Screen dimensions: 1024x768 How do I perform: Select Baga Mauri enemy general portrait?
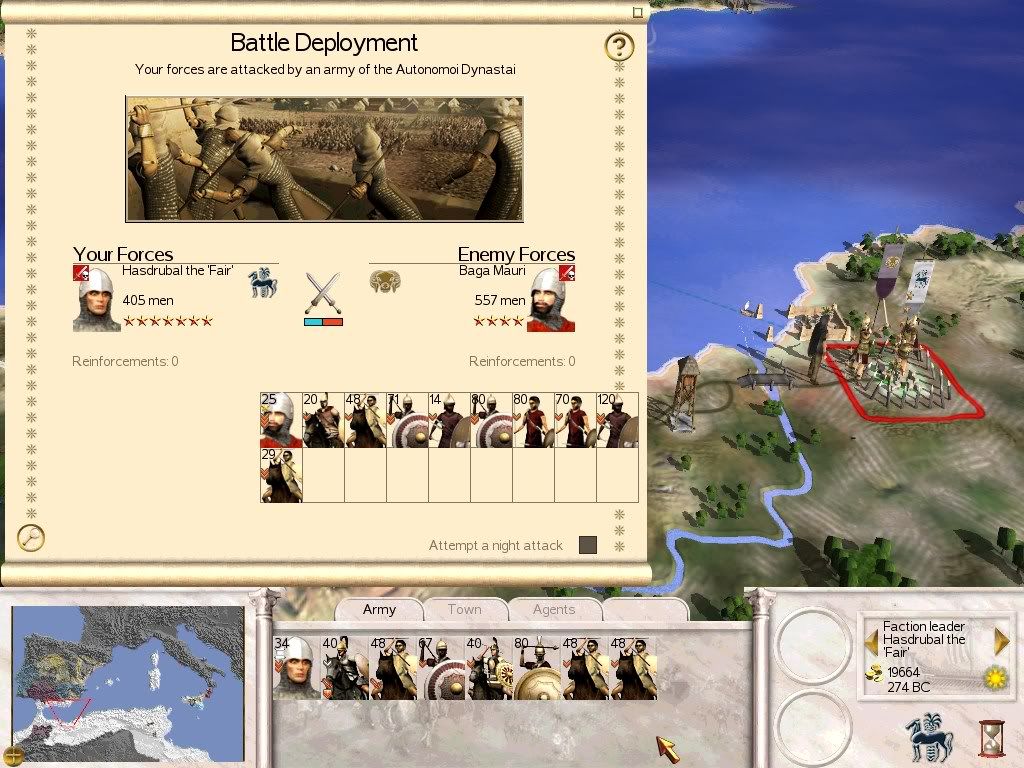(x=551, y=298)
